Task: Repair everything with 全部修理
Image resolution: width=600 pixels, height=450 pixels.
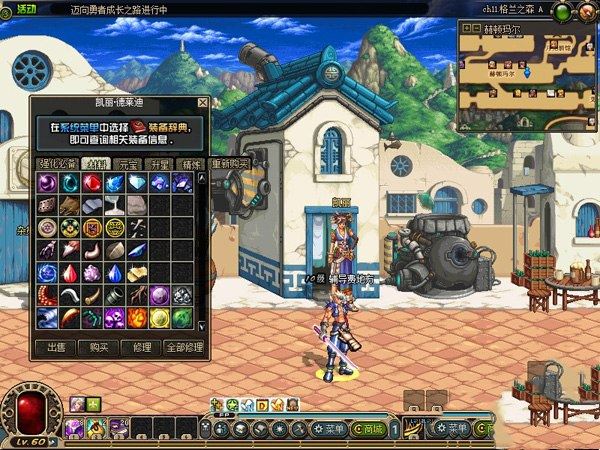Action: pyautogui.click(x=183, y=347)
